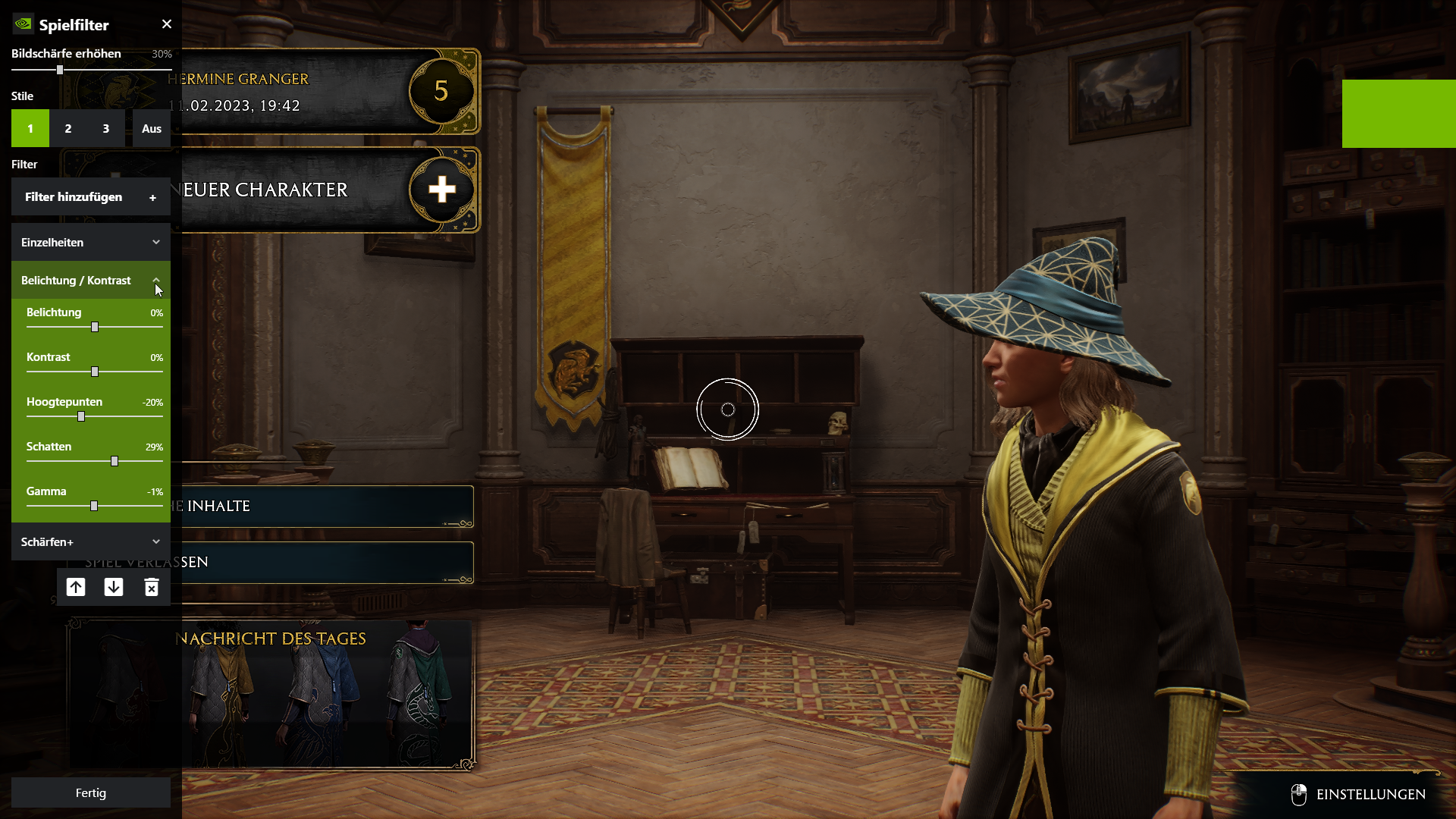Viewport: 1456px width, 819px height.
Task: Open EINSTELLUNGEN via the mouse icon
Action: (x=1300, y=794)
